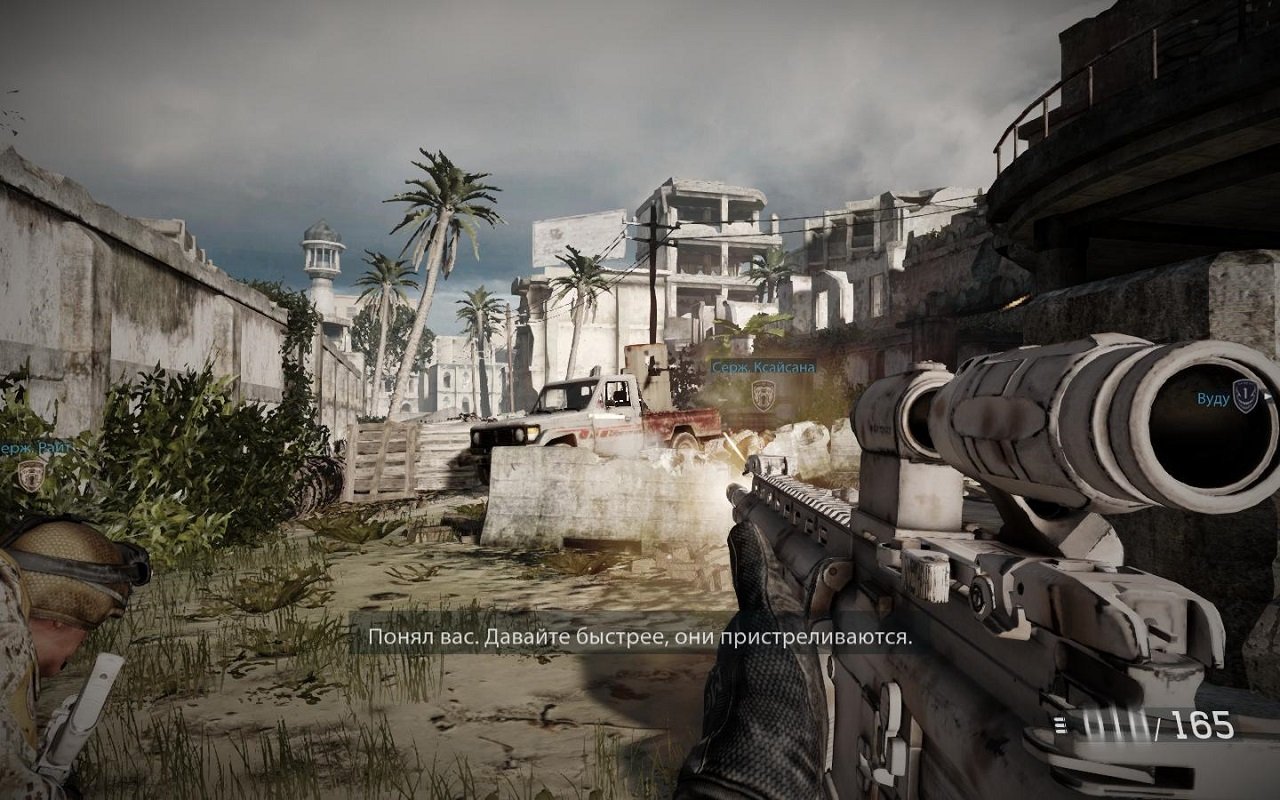Click the shield insignia under Серж Ксайсана
1280x800 pixels.
[764, 394]
